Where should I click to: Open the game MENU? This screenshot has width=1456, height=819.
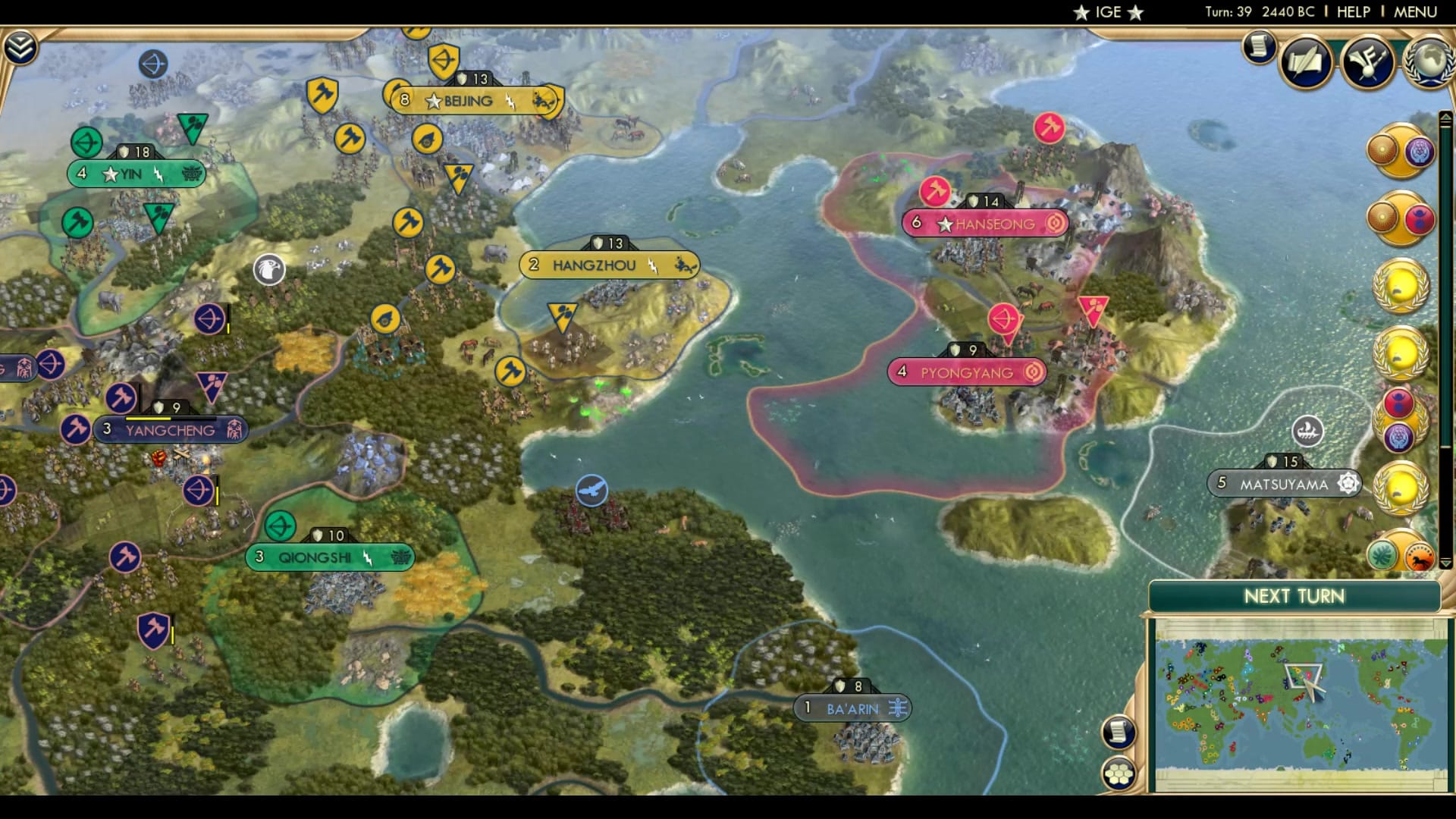click(1415, 12)
